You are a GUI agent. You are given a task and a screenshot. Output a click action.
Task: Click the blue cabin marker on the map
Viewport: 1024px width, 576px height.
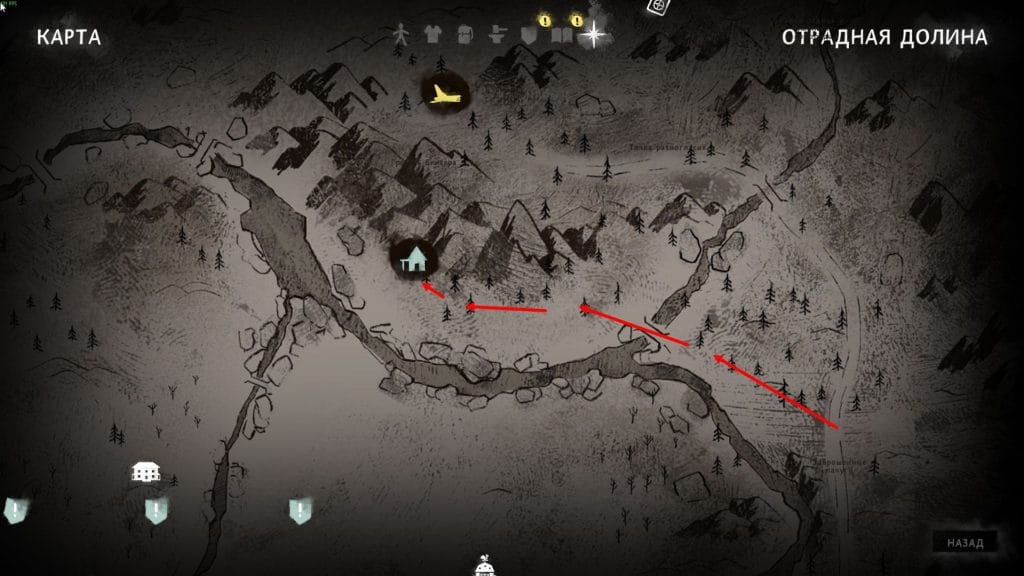[x=412, y=260]
